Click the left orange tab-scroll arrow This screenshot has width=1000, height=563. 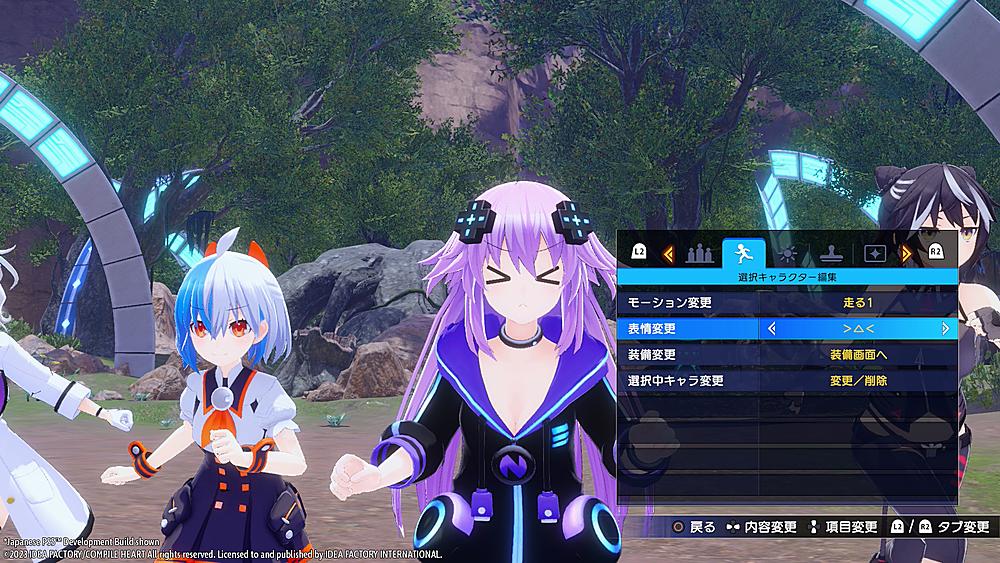click(668, 254)
